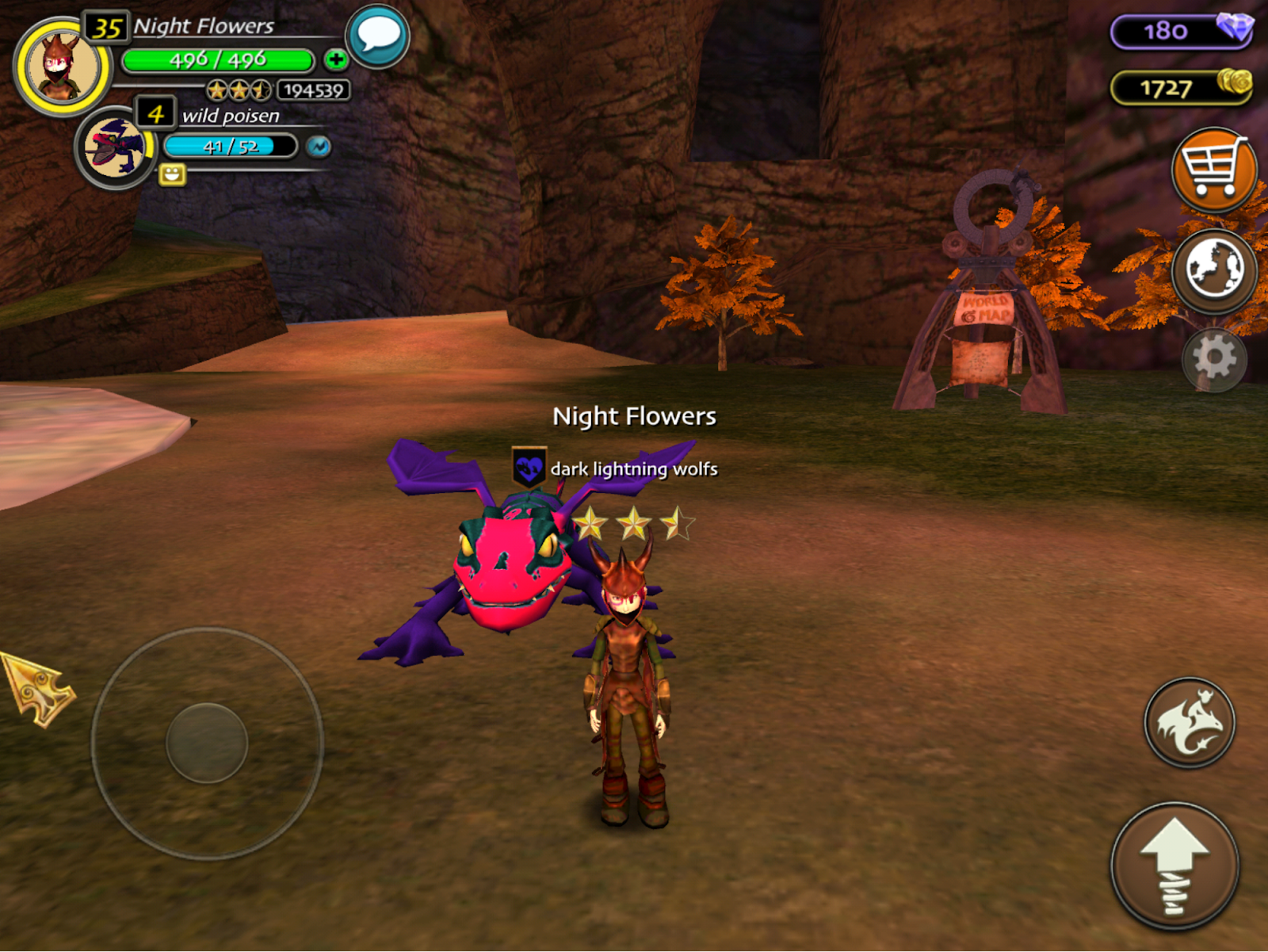Open the dragon portrait for wild poisen
The height and width of the screenshot is (952, 1268).
pos(116,147)
